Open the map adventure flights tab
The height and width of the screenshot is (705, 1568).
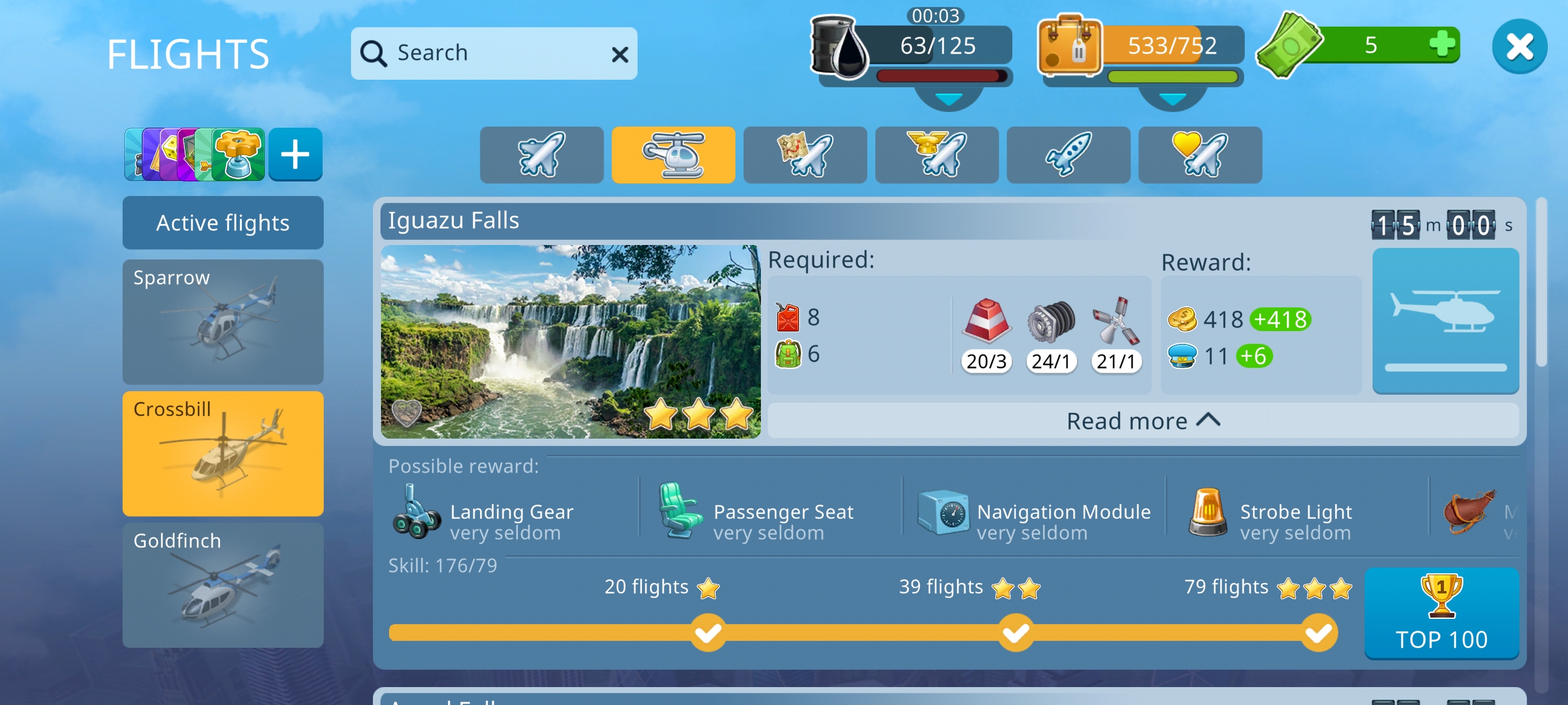click(x=805, y=154)
